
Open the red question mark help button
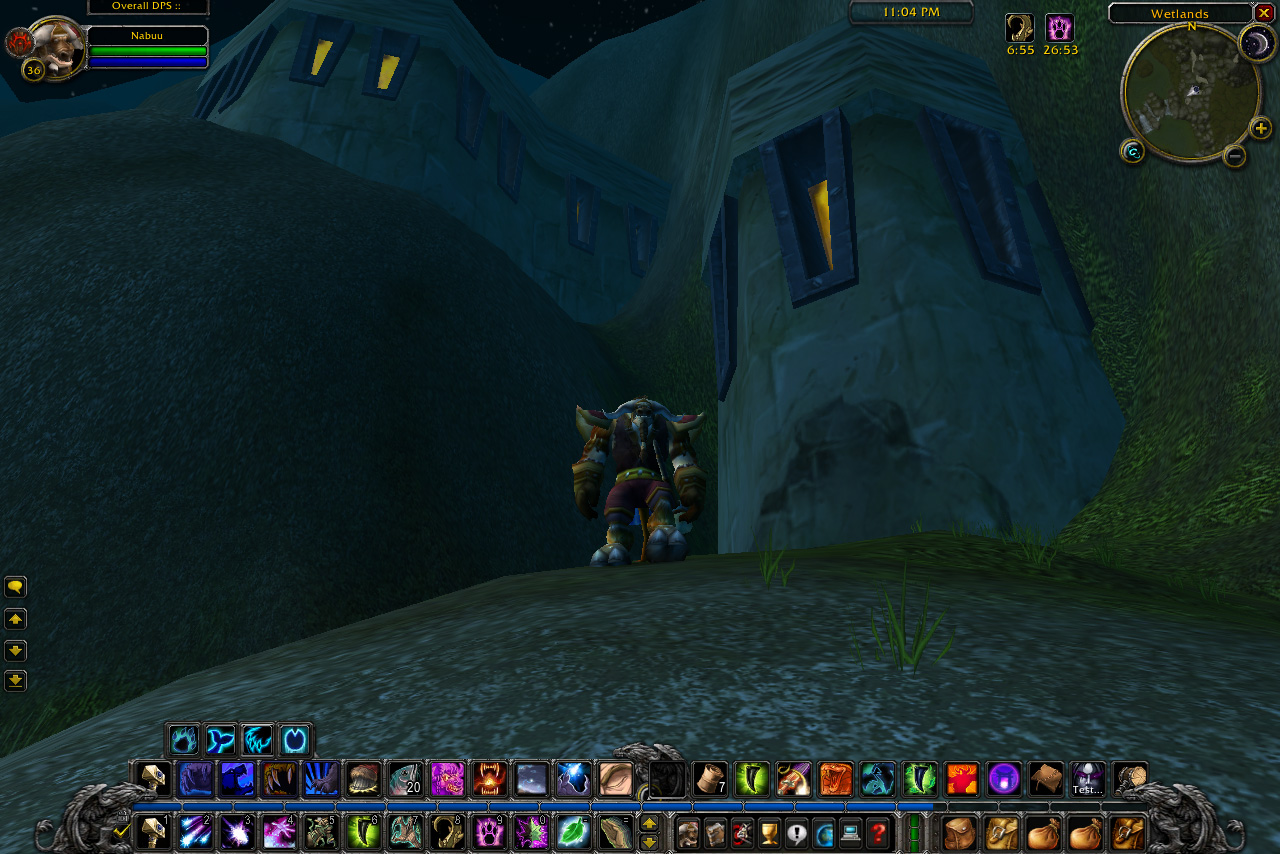pos(877,832)
